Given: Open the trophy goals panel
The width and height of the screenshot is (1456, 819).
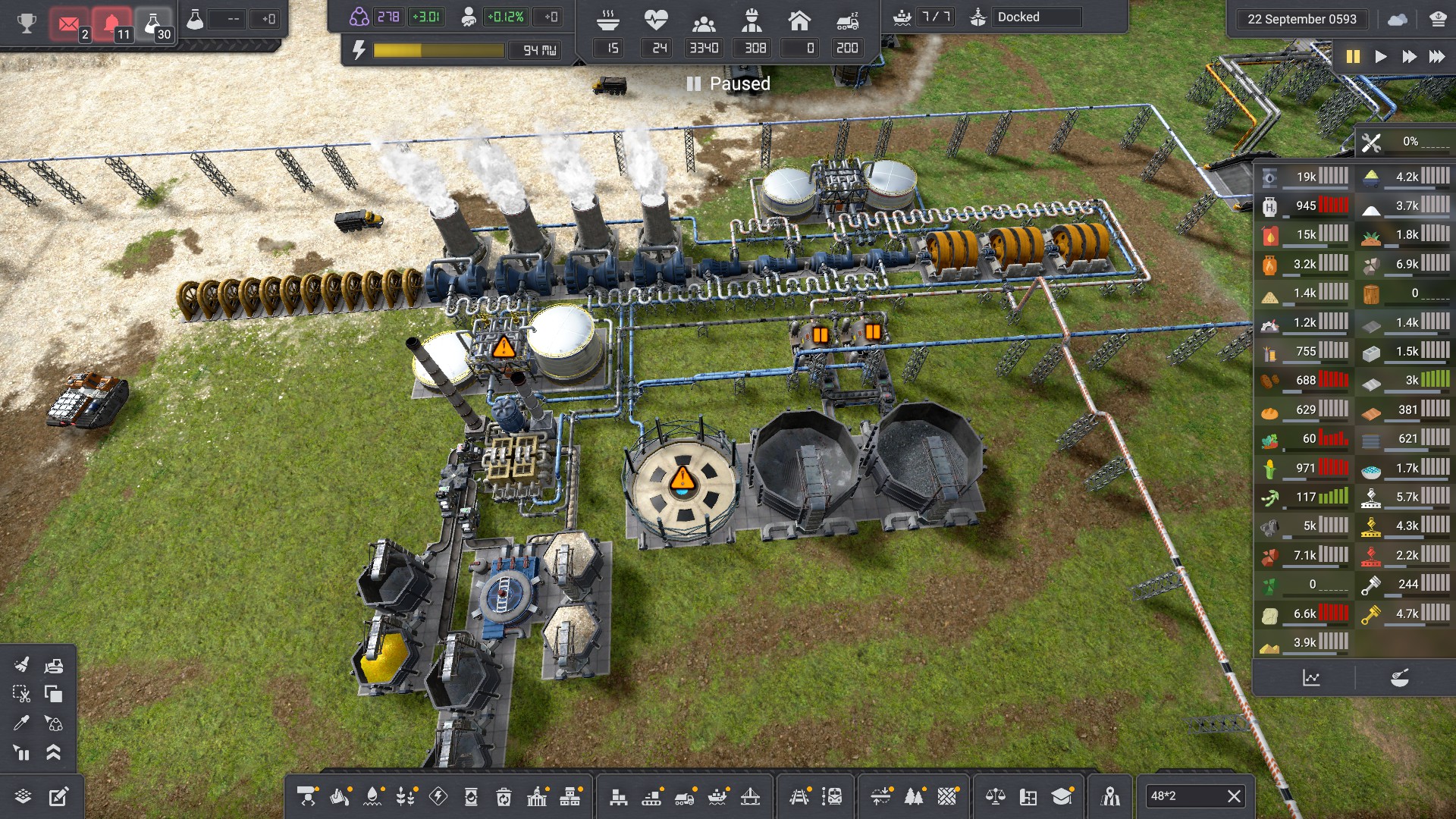Looking at the screenshot, I should tap(27, 23).
